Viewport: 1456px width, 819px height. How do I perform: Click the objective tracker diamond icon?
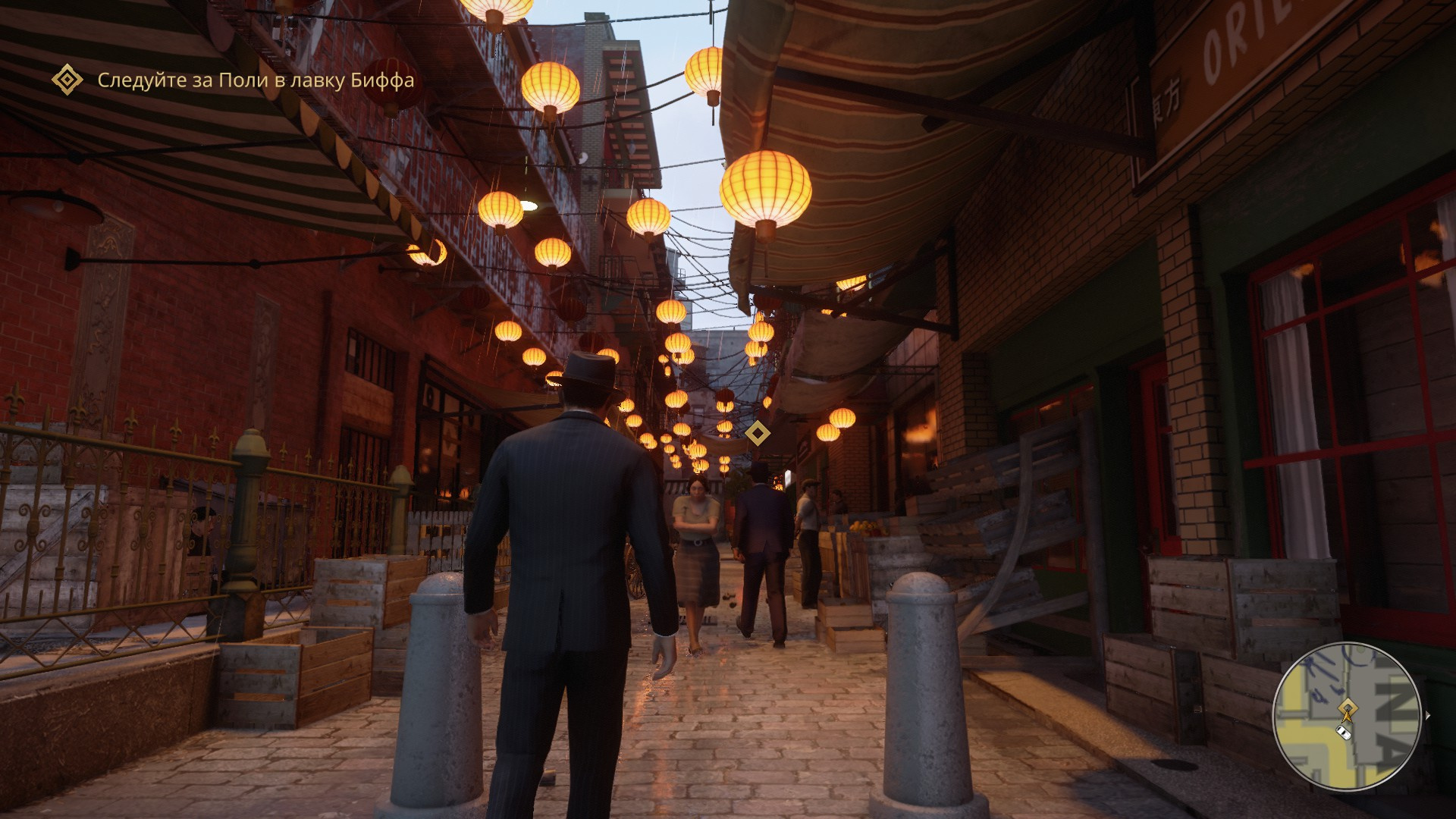tap(67, 80)
